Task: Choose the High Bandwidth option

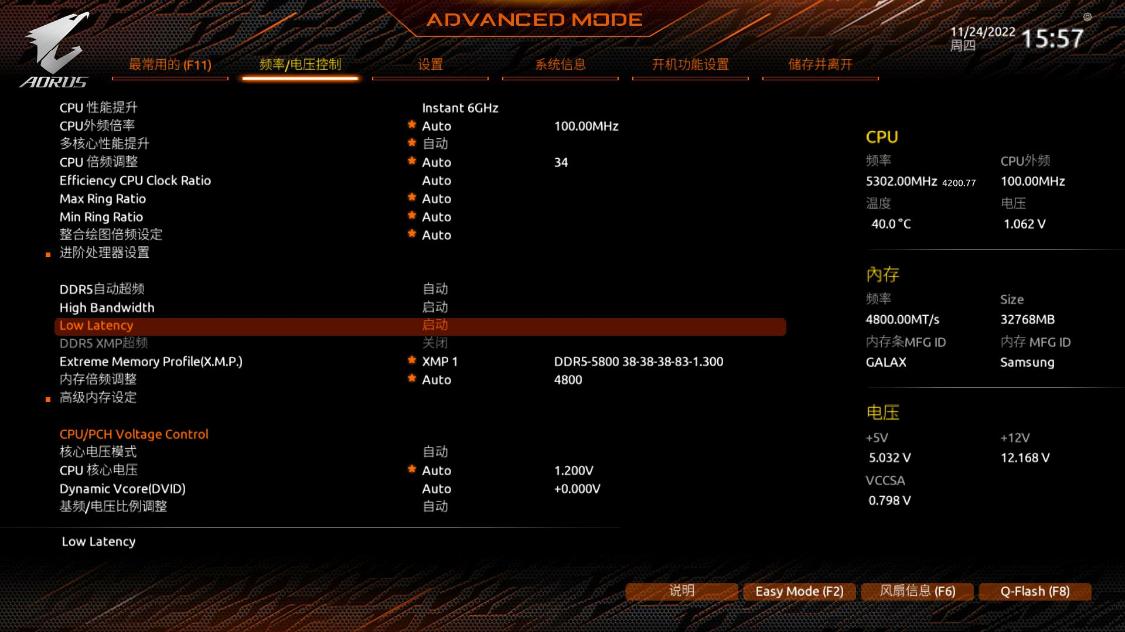Action: [107, 308]
